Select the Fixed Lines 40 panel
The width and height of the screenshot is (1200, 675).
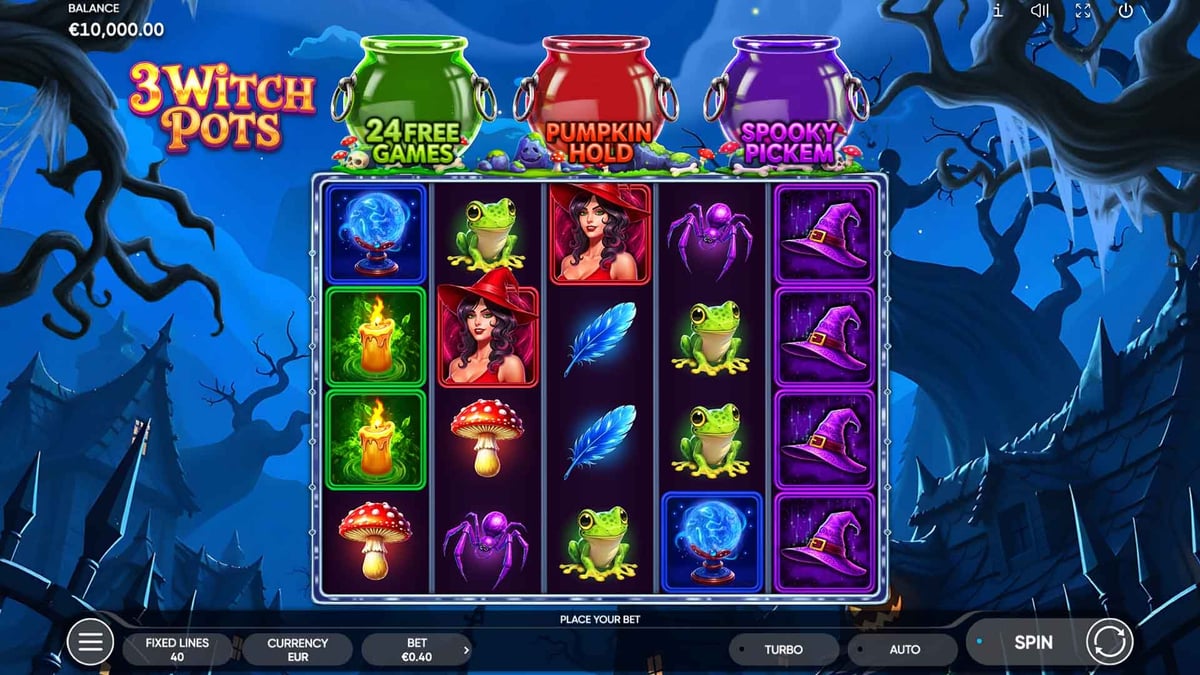[x=177, y=650]
